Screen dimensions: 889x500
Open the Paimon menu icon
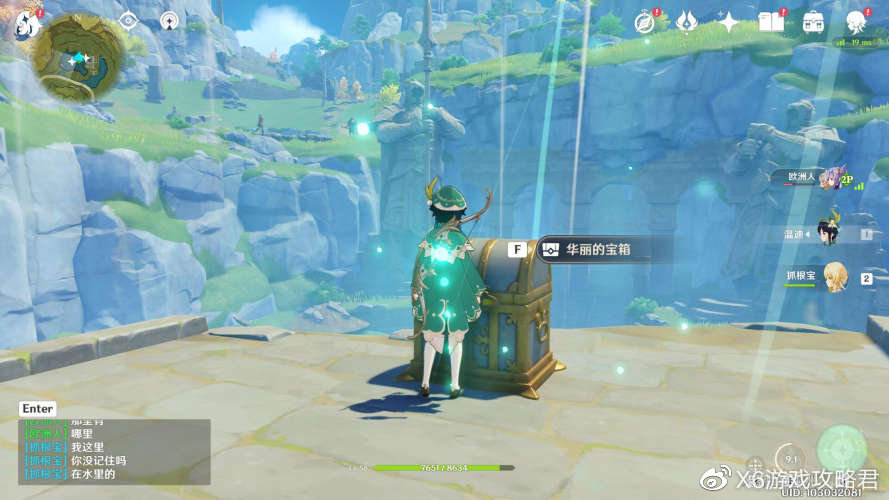pos(24,24)
